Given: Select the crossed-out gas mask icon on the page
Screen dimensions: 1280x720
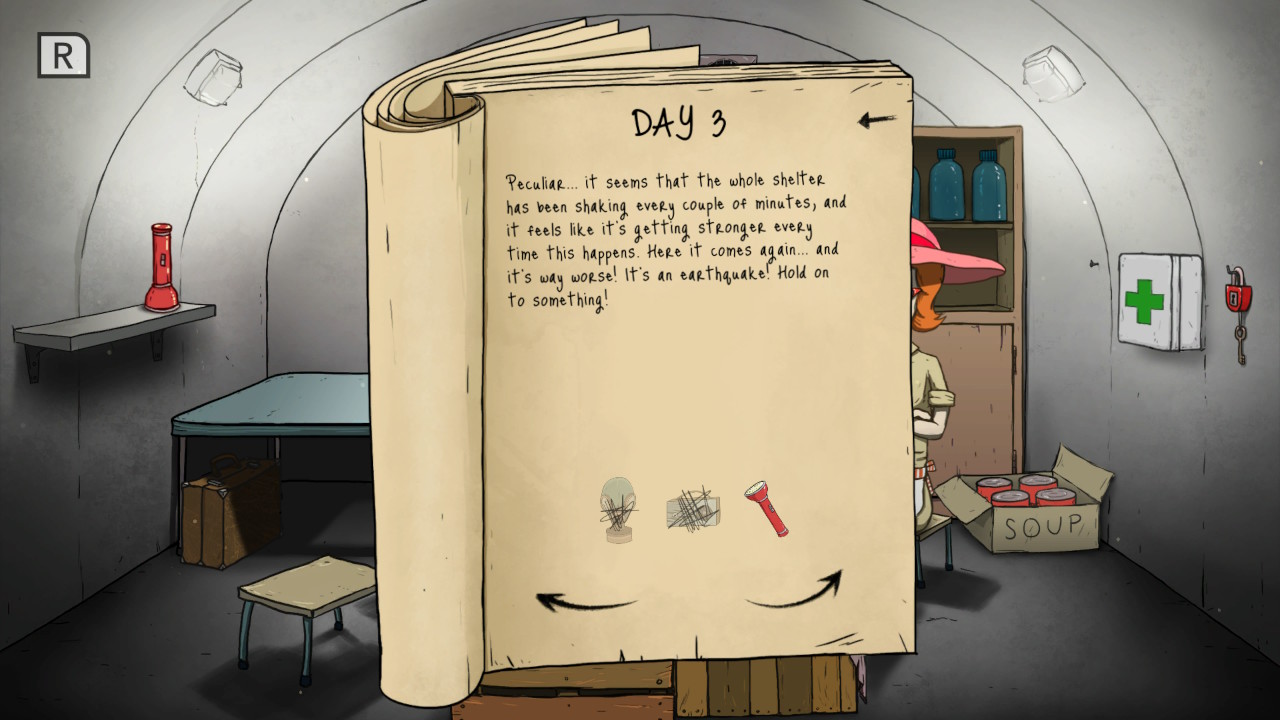Looking at the screenshot, I should [x=618, y=512].
